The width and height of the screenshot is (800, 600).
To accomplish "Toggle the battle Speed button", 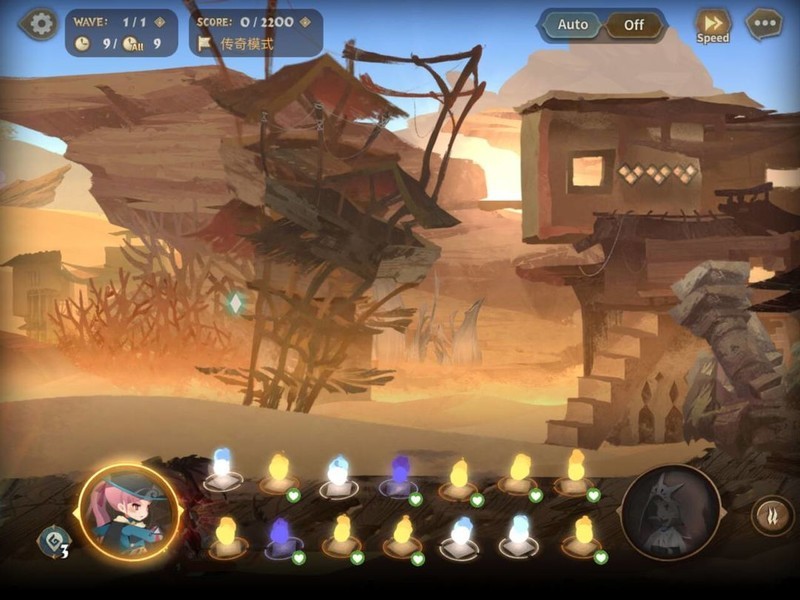I will (x=713, y=26).
